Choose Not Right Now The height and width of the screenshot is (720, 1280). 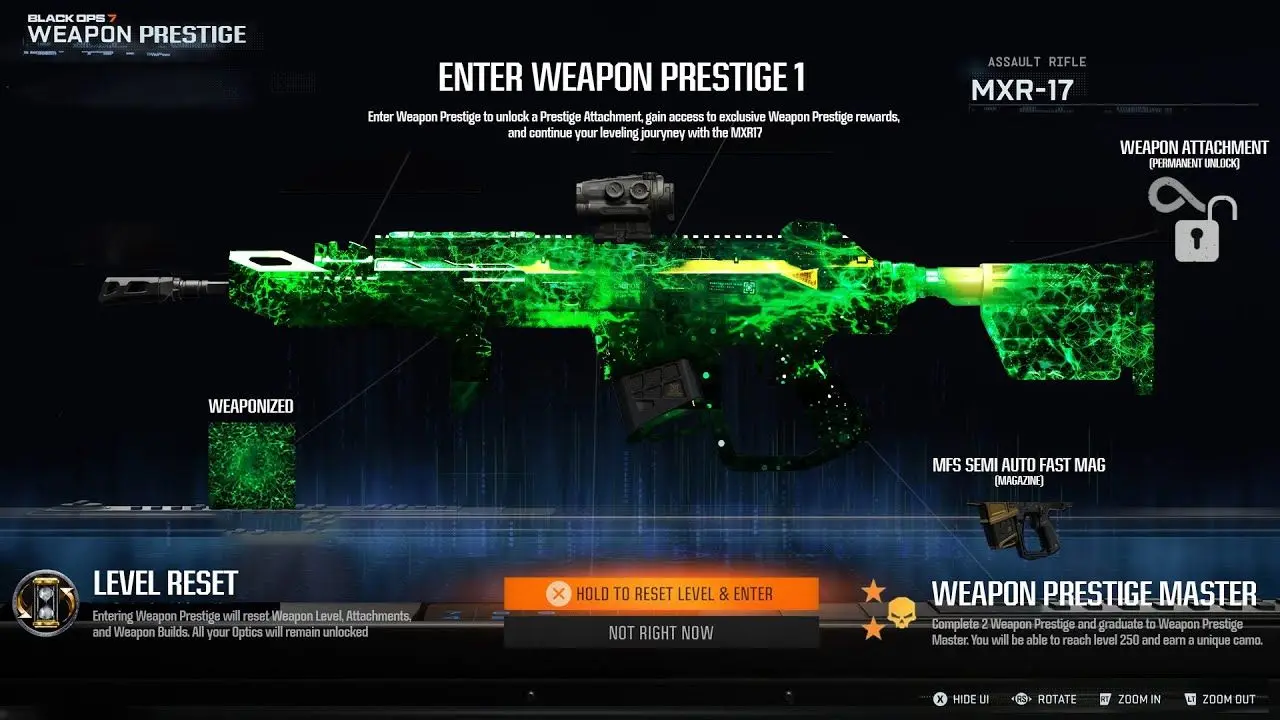click(660, 632)
